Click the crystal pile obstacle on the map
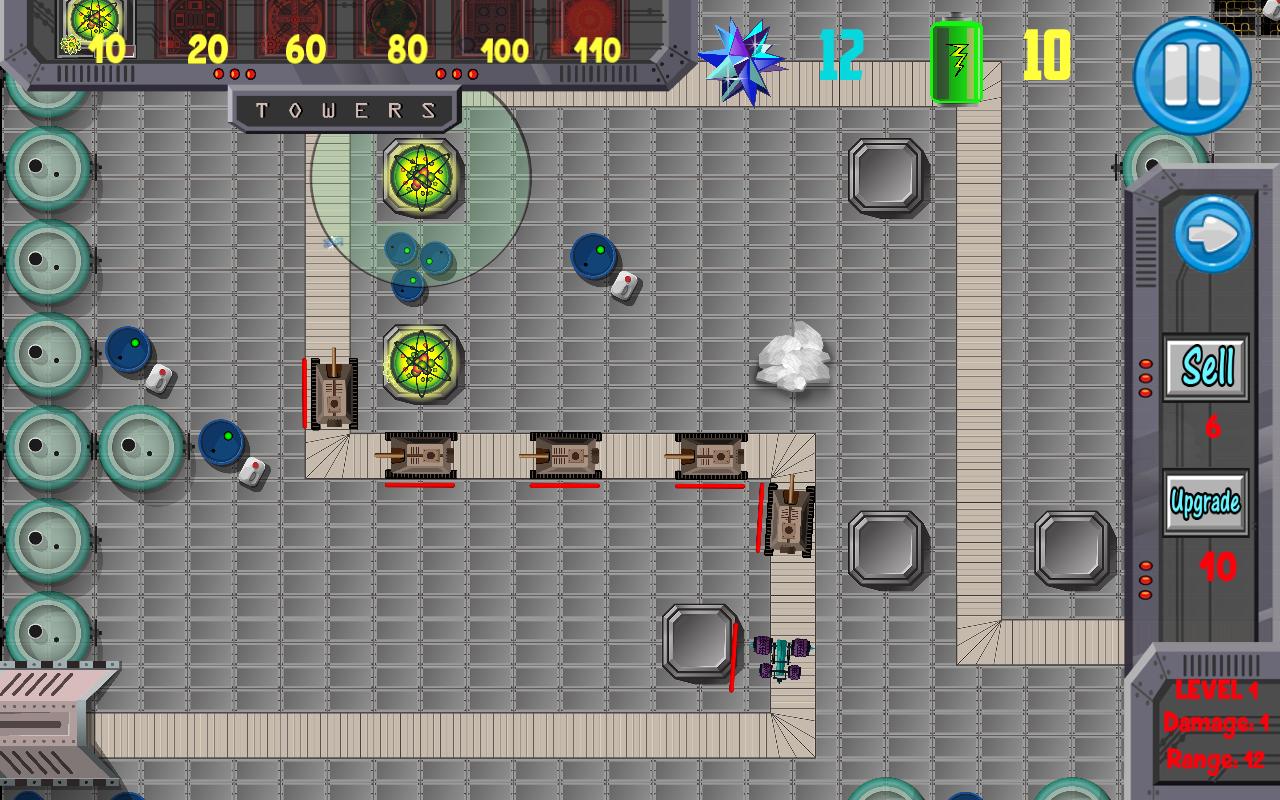 [x=793, y=362]
